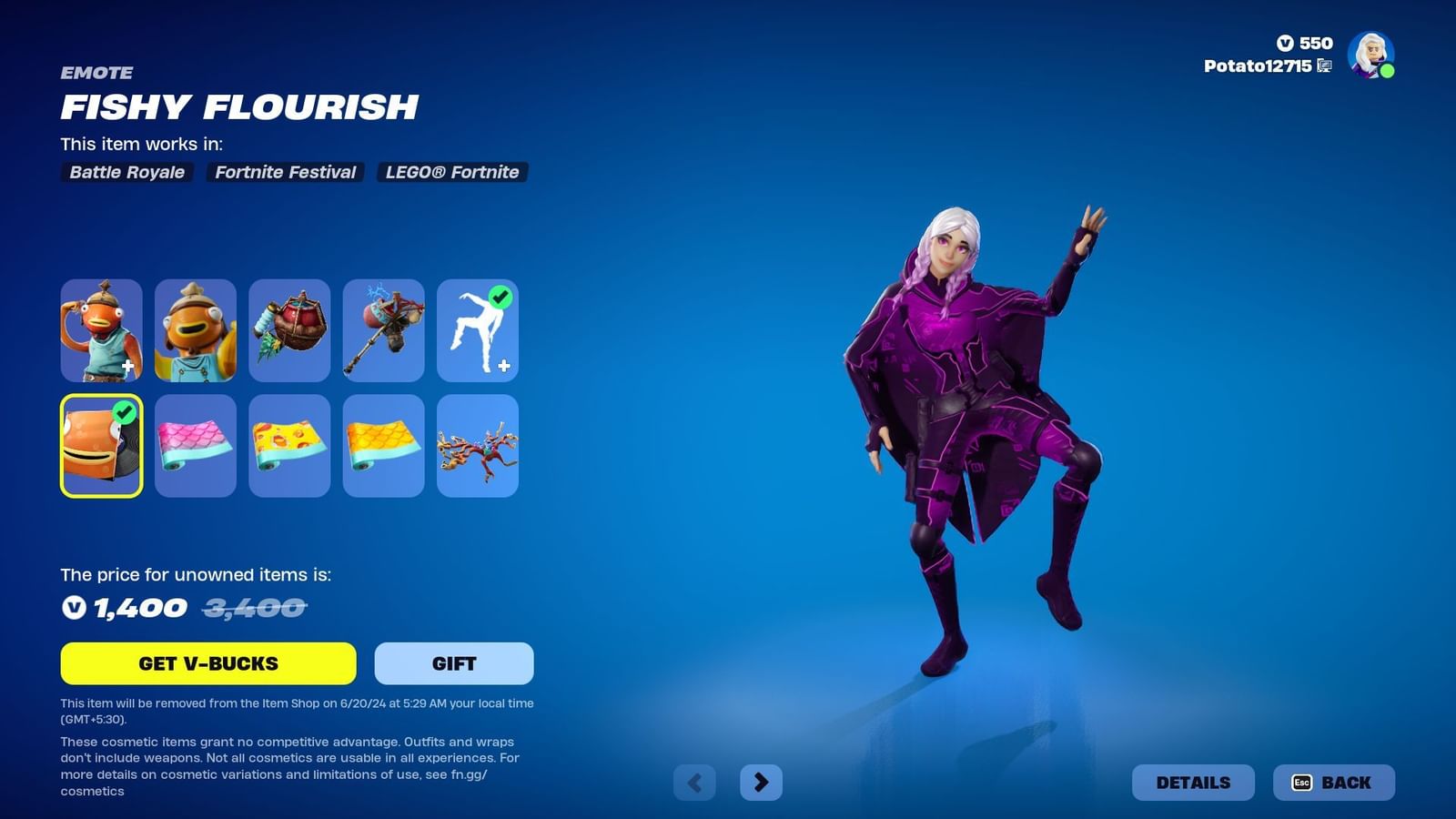Go back to the previous shop item
1456x819 pixels.
tap(694, 781)
